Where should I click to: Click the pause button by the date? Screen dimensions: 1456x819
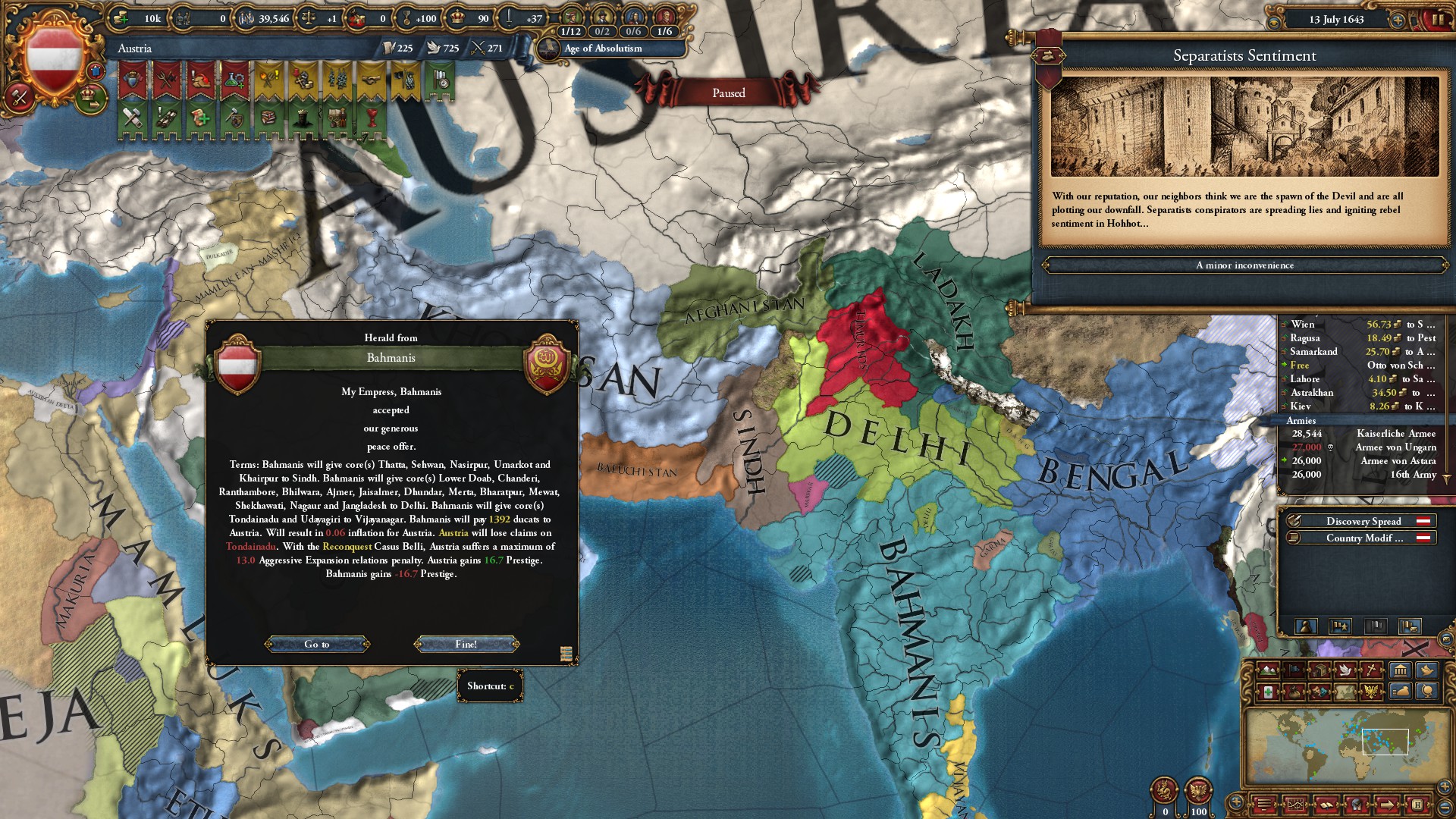(1438, 20)
